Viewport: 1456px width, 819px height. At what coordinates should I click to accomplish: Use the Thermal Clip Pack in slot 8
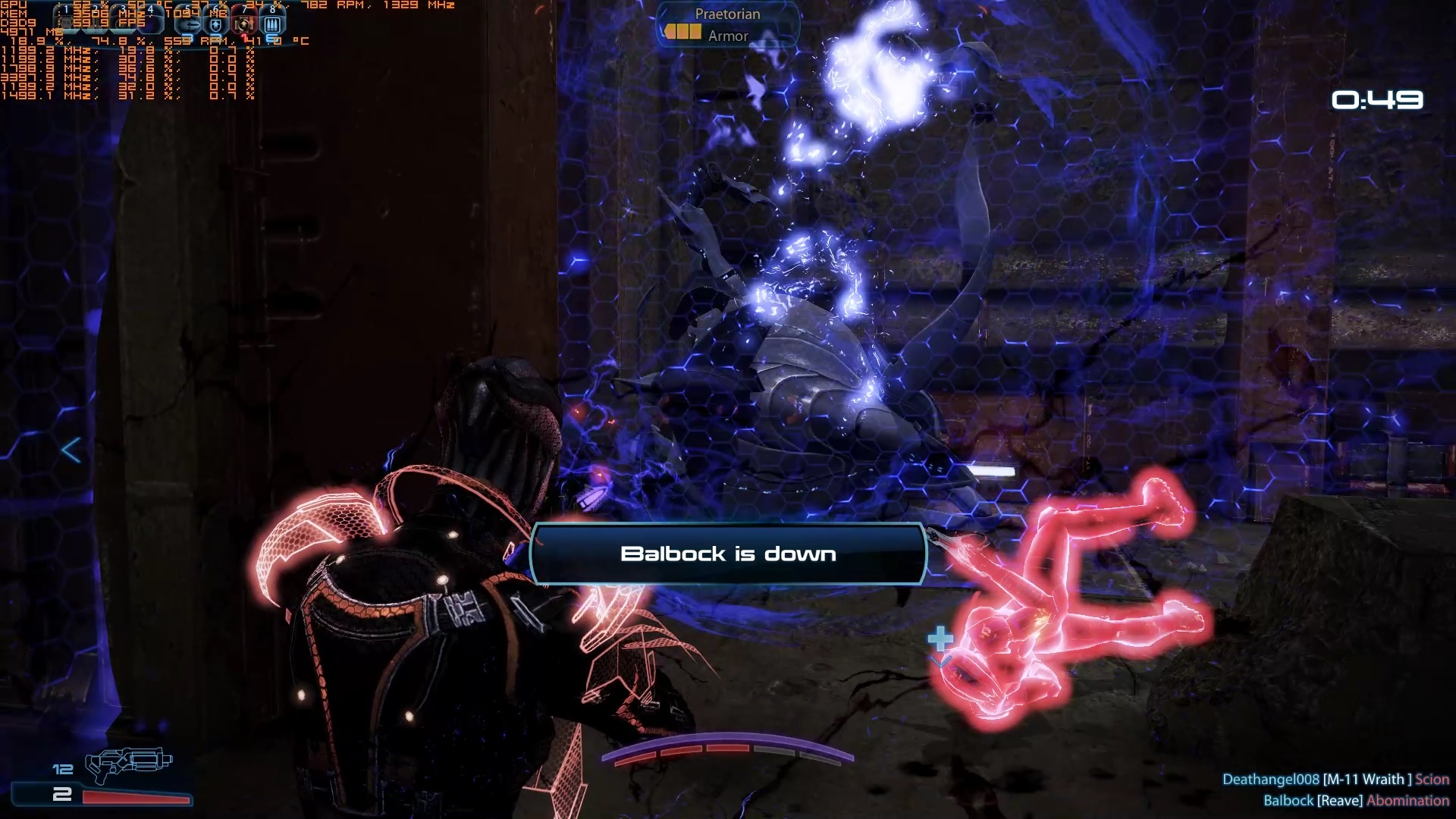coord(271,24)
